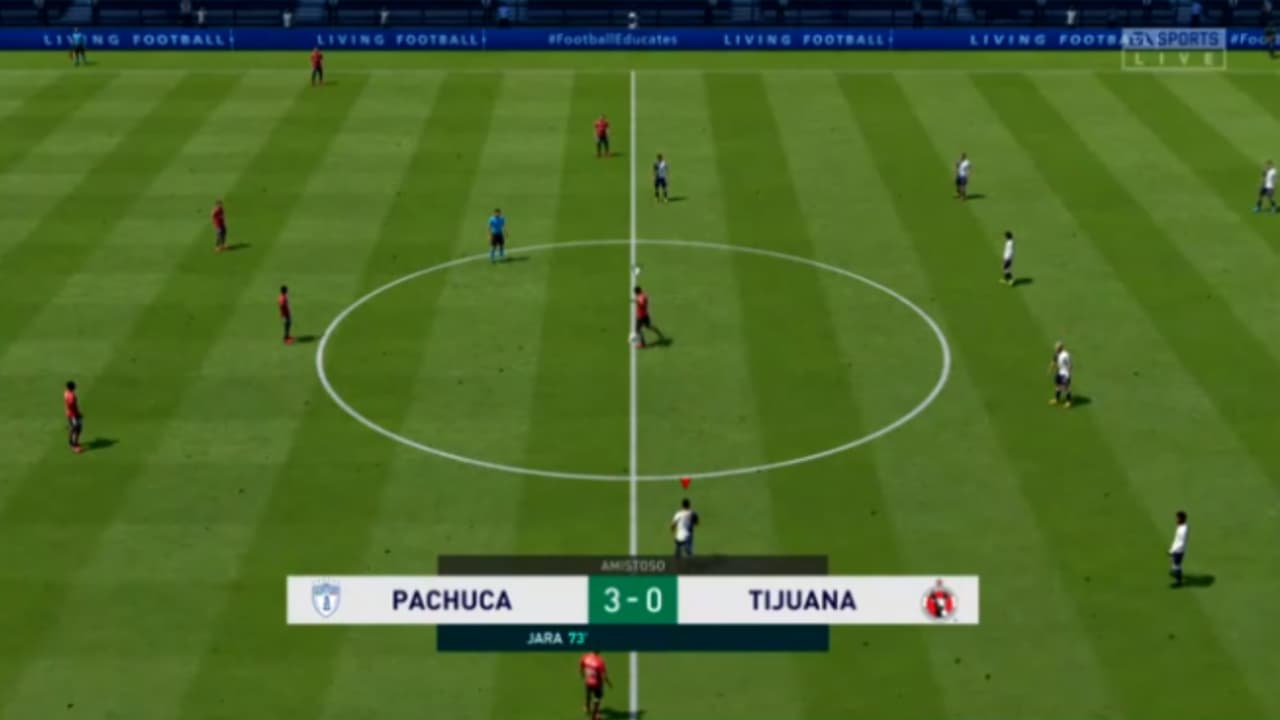Click the soccer ball in the center circle
The height and width of the screenshot is (720, 1280).
[637, 340]
